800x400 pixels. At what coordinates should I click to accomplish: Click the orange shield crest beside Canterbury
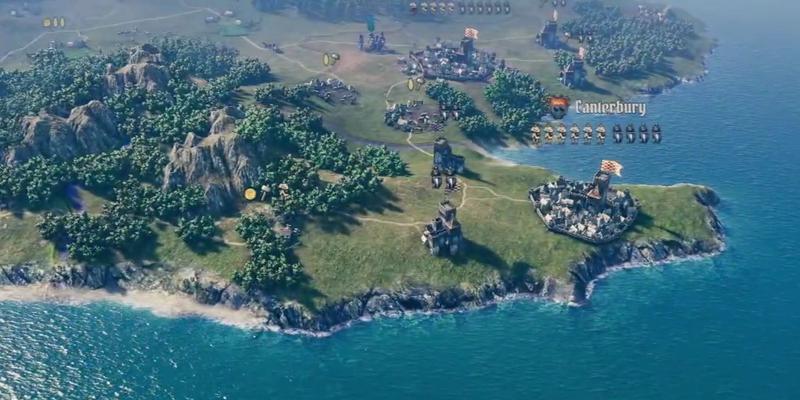[x=558, y=107]
